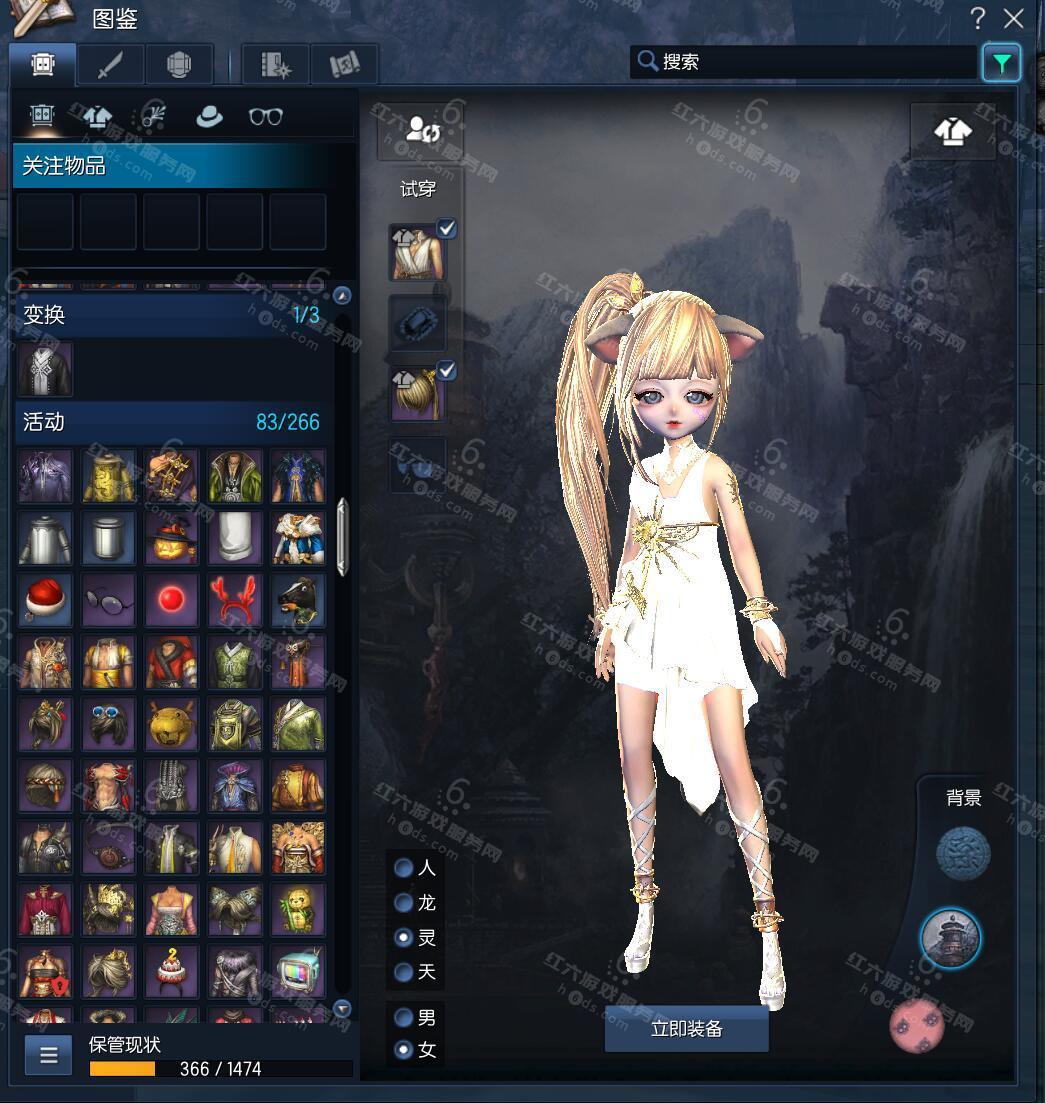Choose the 天 race option
Image resolution: width=1045 pixels, height=1103 pixels.
click(404, 972)
